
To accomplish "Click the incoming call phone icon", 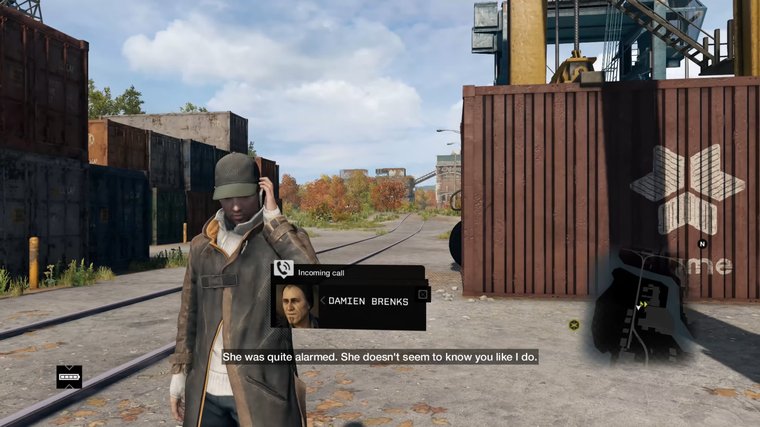I will point(284,269).
